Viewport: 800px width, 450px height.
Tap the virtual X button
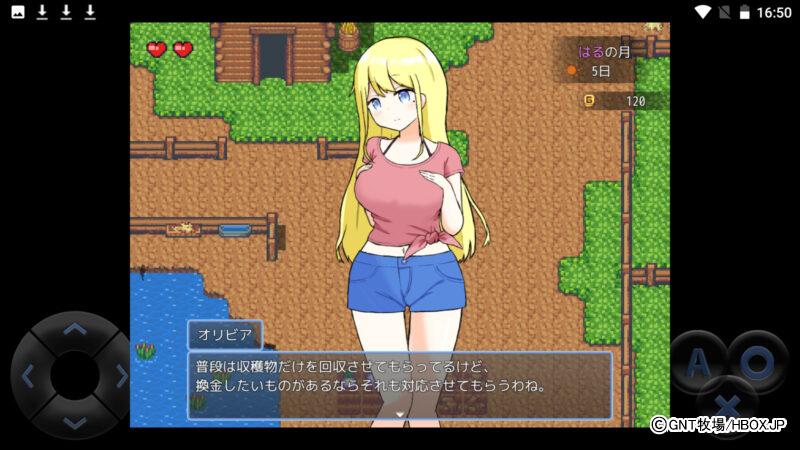pos(728,406)
